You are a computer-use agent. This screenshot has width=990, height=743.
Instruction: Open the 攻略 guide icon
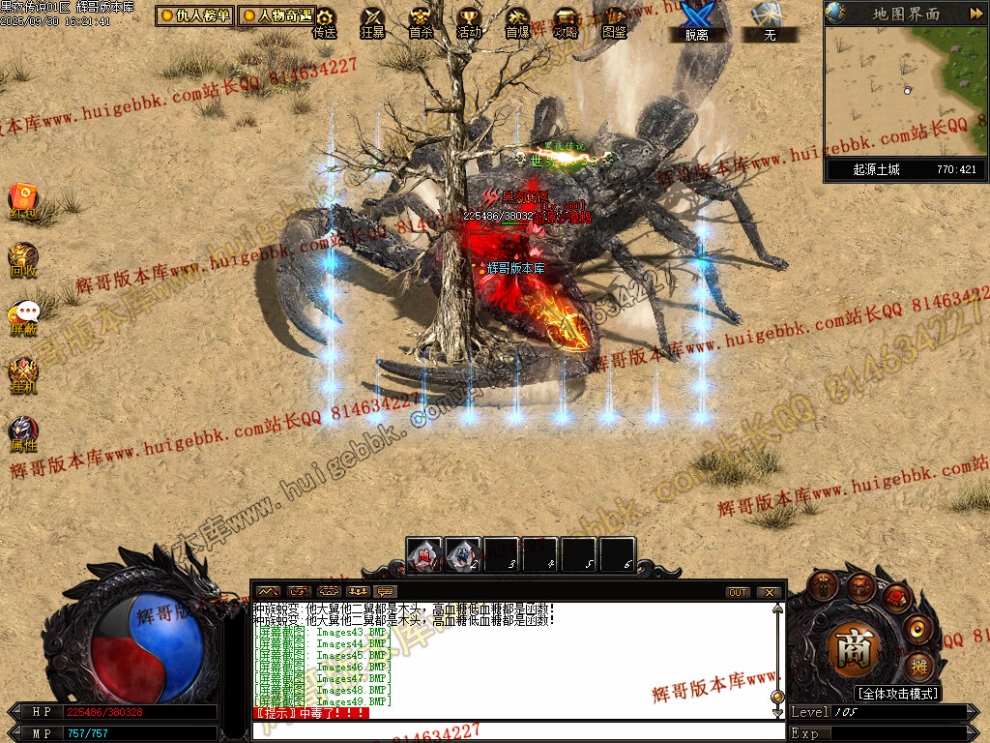pyautogui.click(x=566, y=22)
